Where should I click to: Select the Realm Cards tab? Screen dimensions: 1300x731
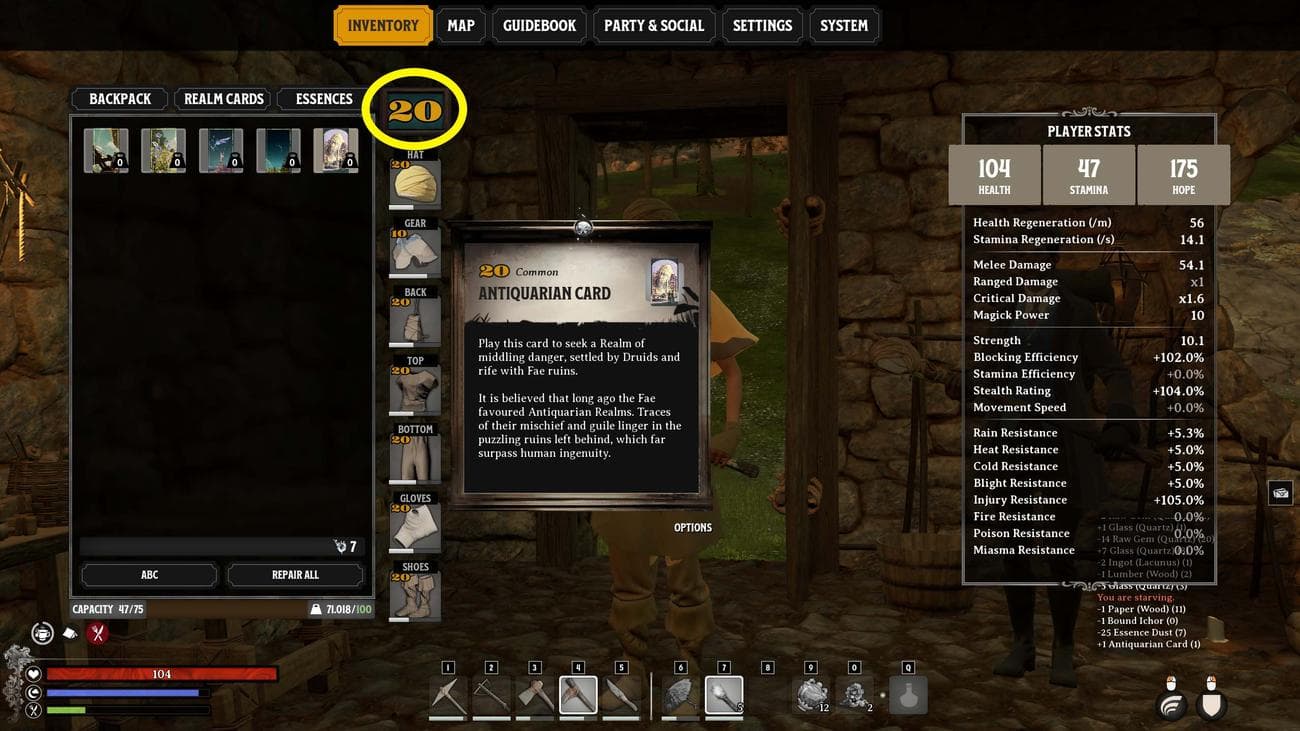click(224, 99)
